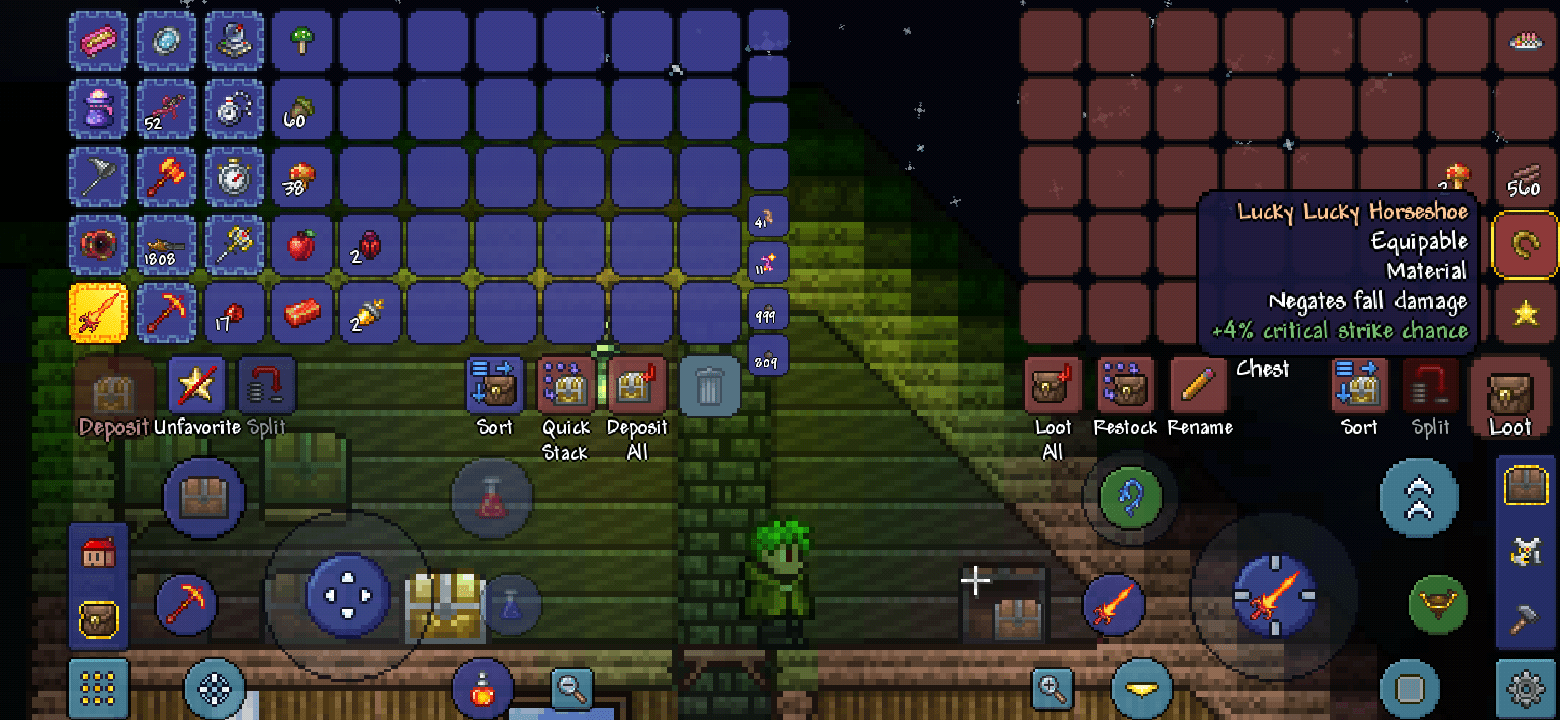This screenshot has width=1560, height=720.
Task: Use the grappling hook quick-action button
Action: [1128, 497]
